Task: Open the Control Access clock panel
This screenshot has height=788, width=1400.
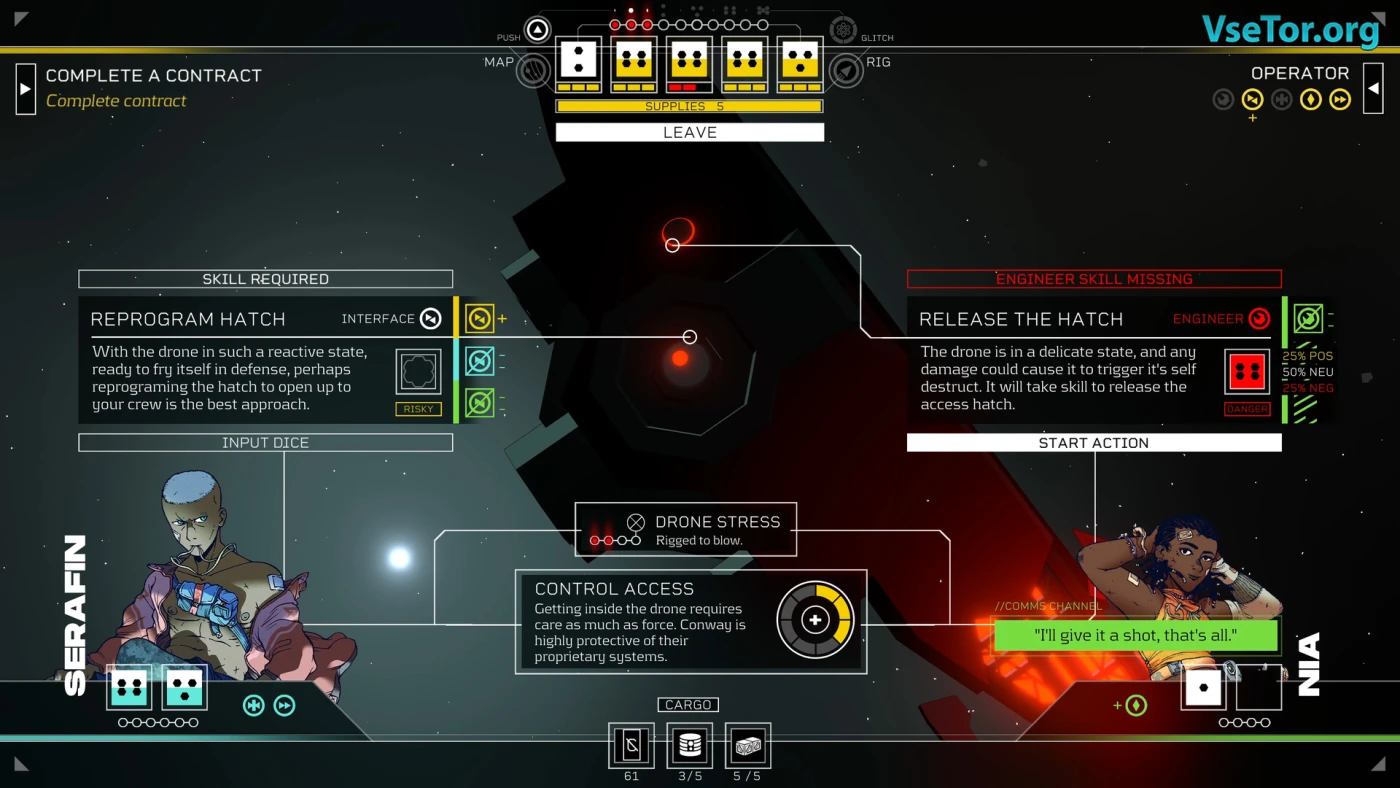Action: point(690,621)
